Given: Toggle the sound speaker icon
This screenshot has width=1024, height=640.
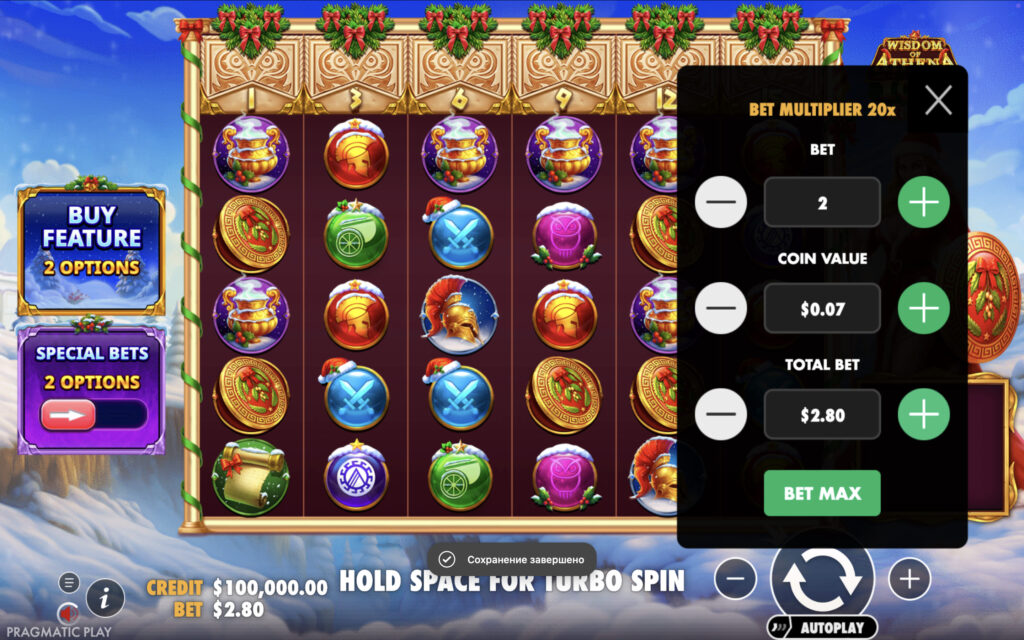Looking at the screenshot, I should [68, 612].
